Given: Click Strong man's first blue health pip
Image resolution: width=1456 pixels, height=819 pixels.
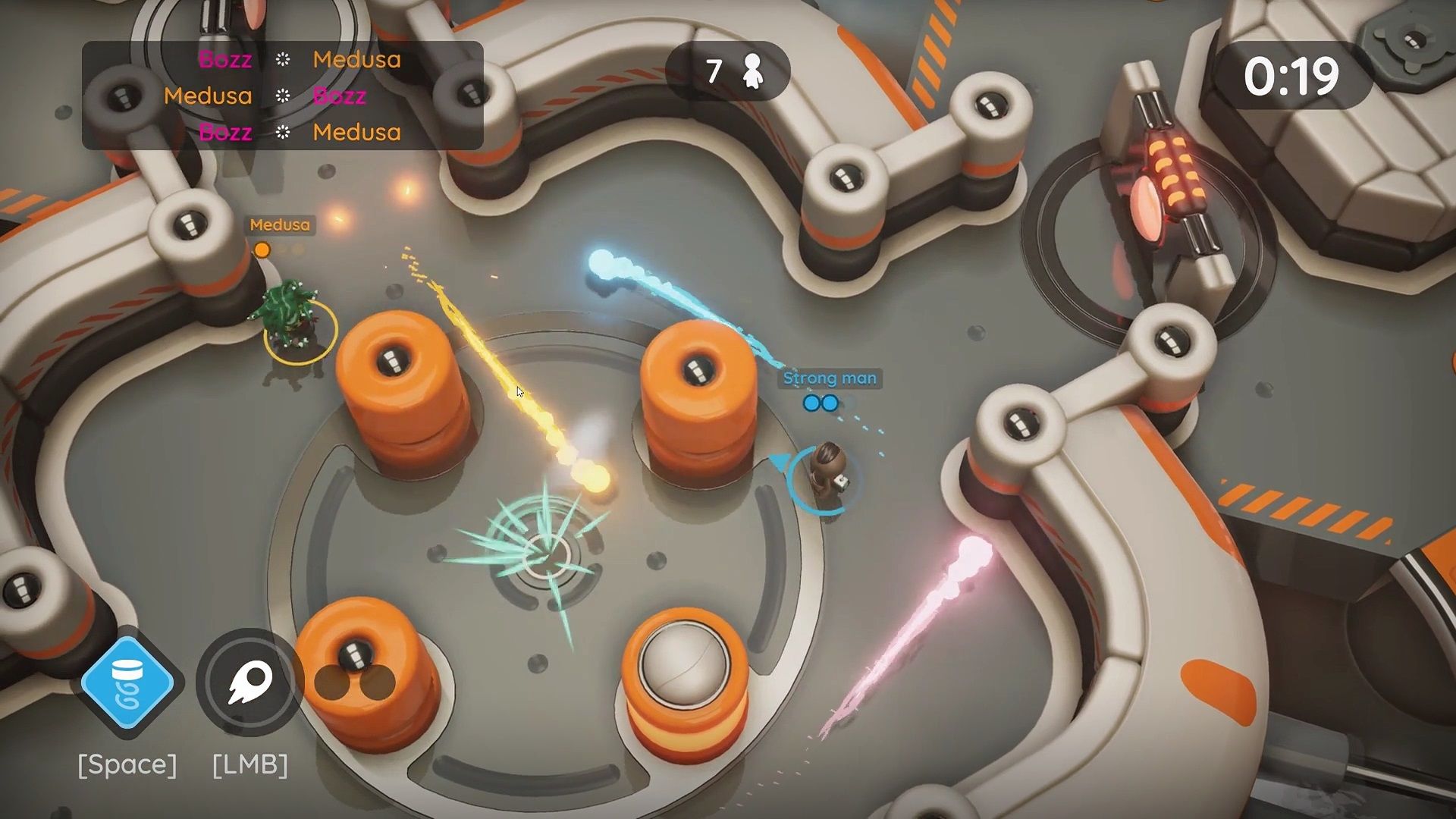Looking at the screenshot, I should click(811, 403).
